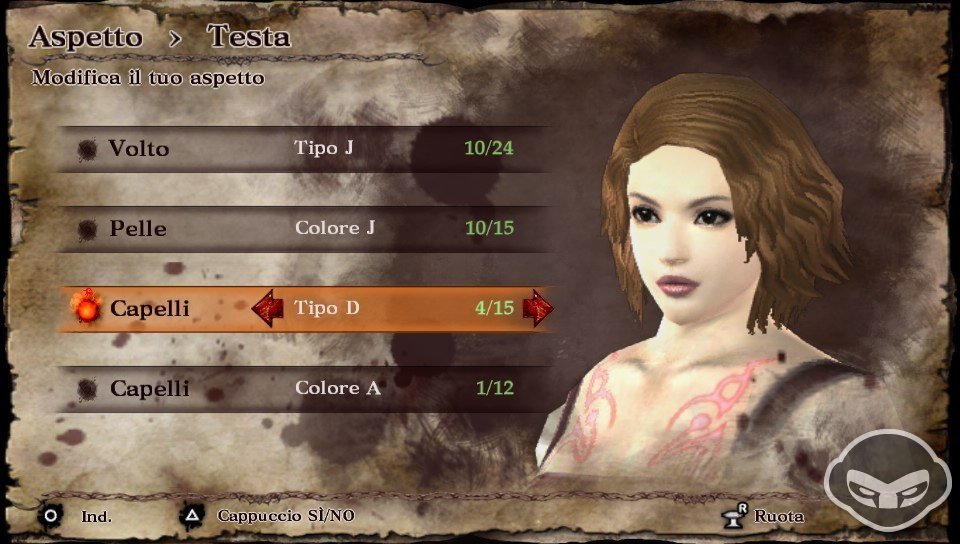
Task: Choose the Pelle skin color row
Action: coord(300,229)
